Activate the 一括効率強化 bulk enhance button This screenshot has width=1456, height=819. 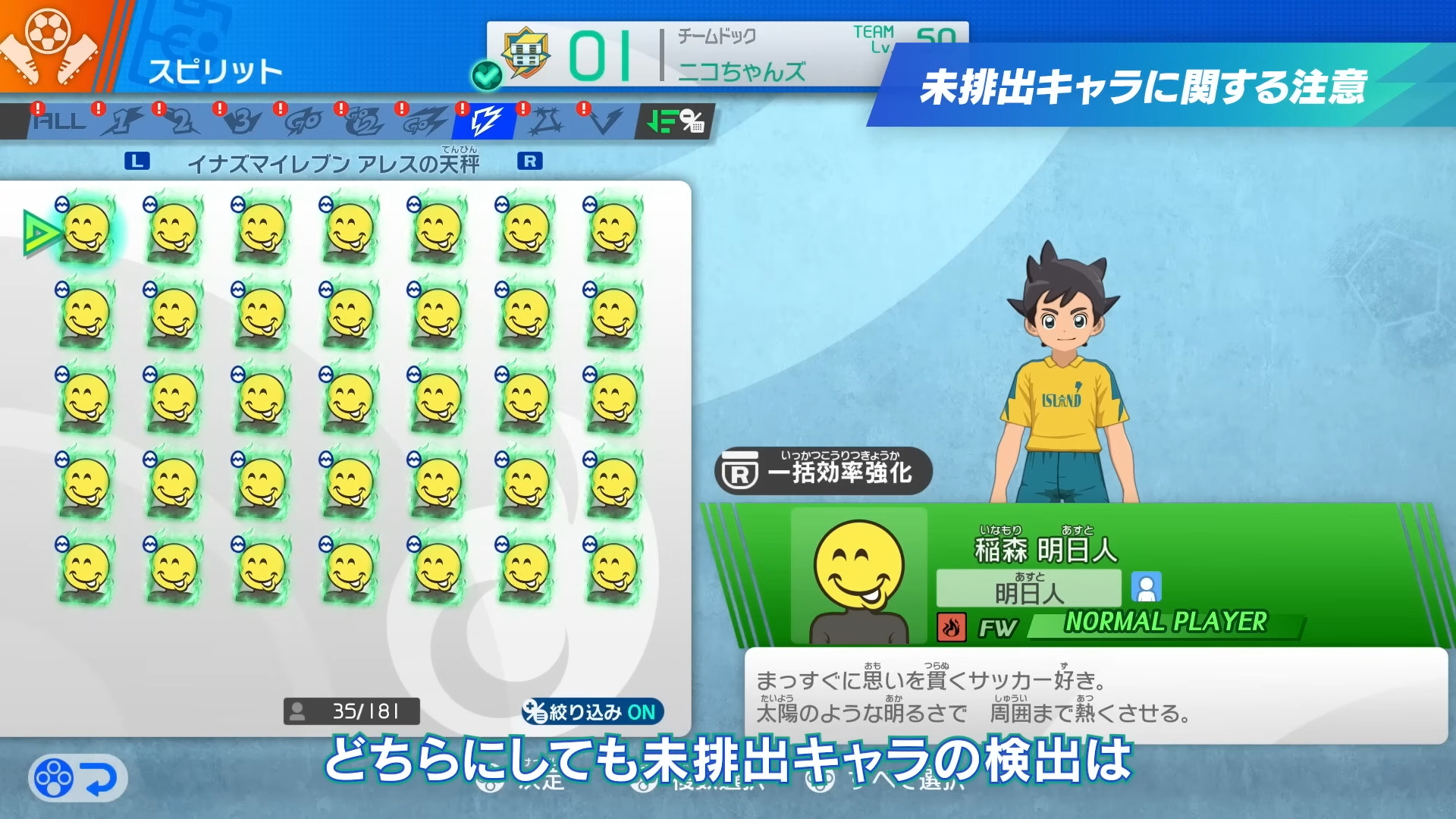824,472
